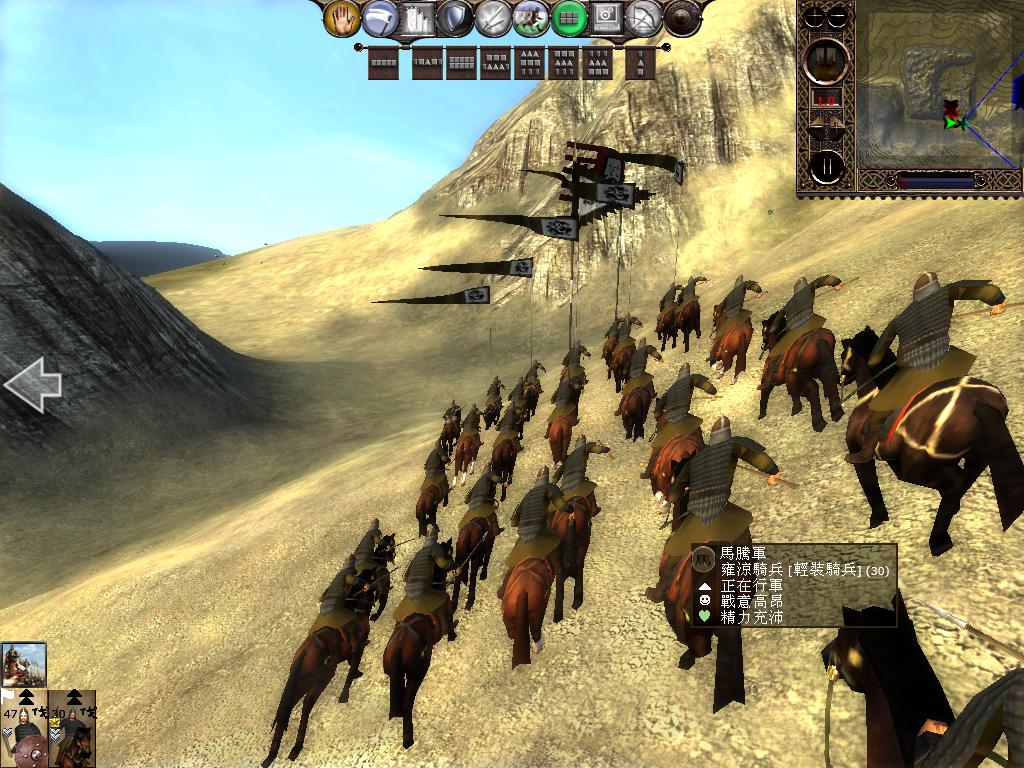Toggle the green formation grid button
The height and width of the screenshot is (768, 1024).
point(569,17)
